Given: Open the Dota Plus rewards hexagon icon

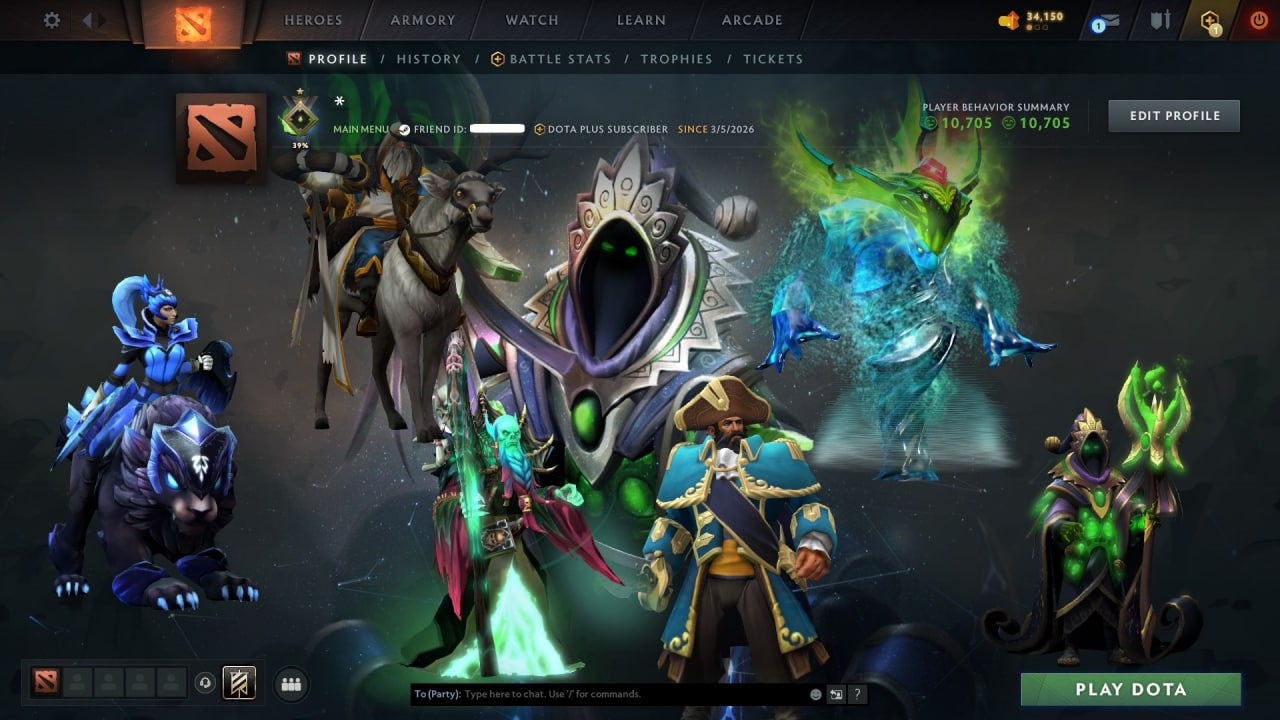Looking at the screenshot, I should click(x=1209, y=18).
